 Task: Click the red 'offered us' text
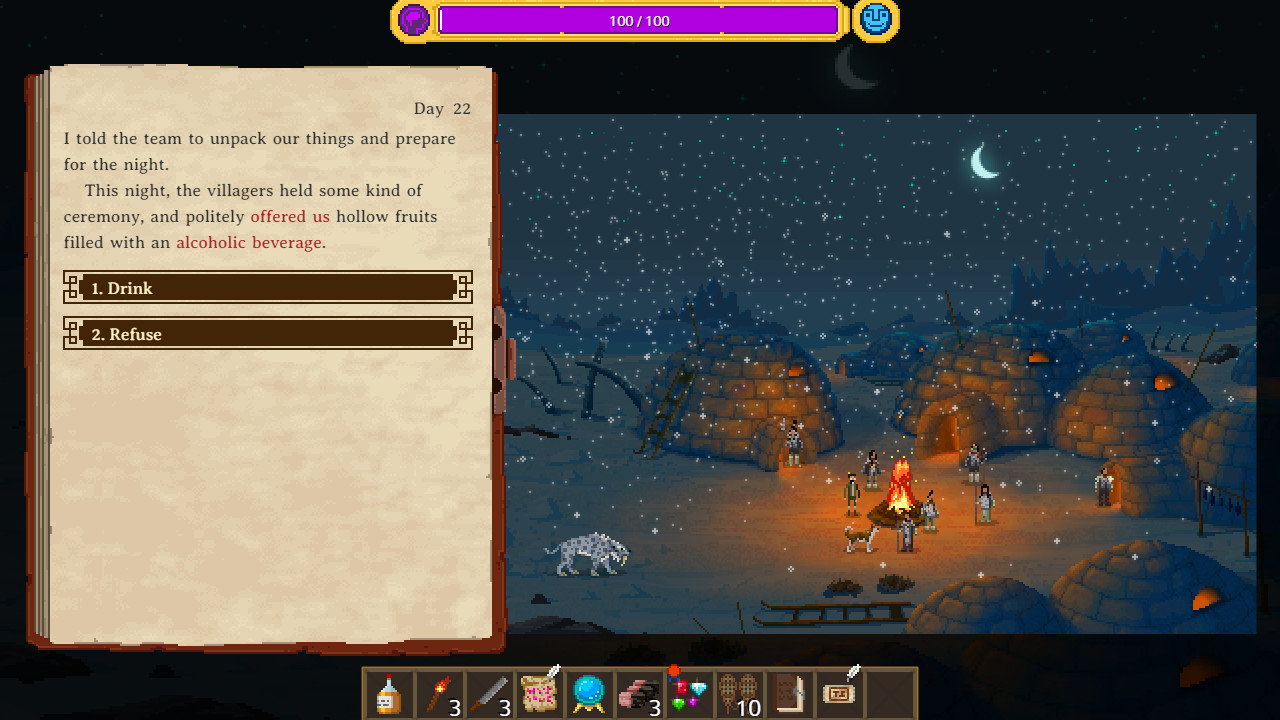290,216
